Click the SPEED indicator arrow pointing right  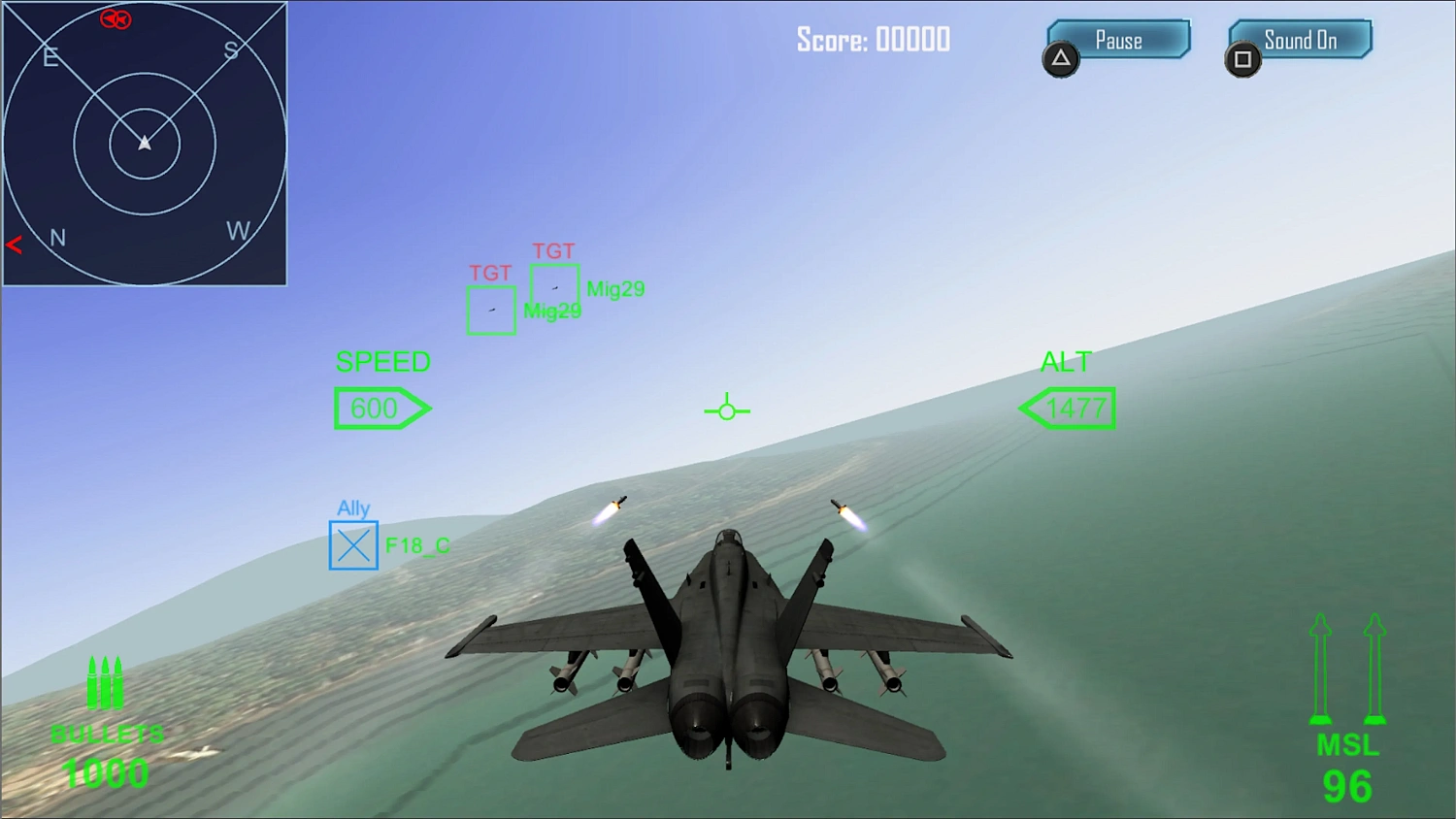click(x=382, y=408)
